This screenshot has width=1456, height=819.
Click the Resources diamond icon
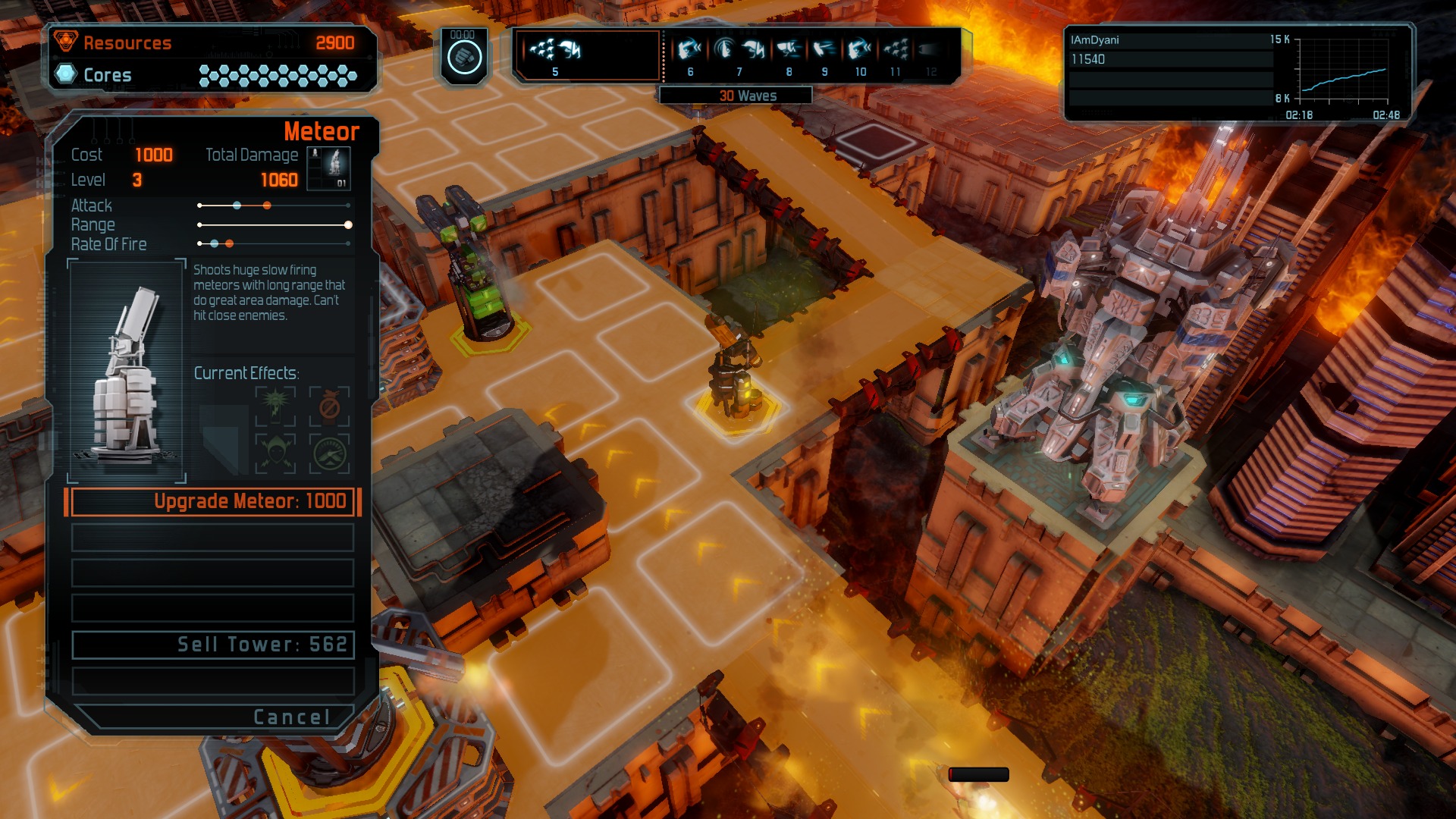(x=67, y=42)
